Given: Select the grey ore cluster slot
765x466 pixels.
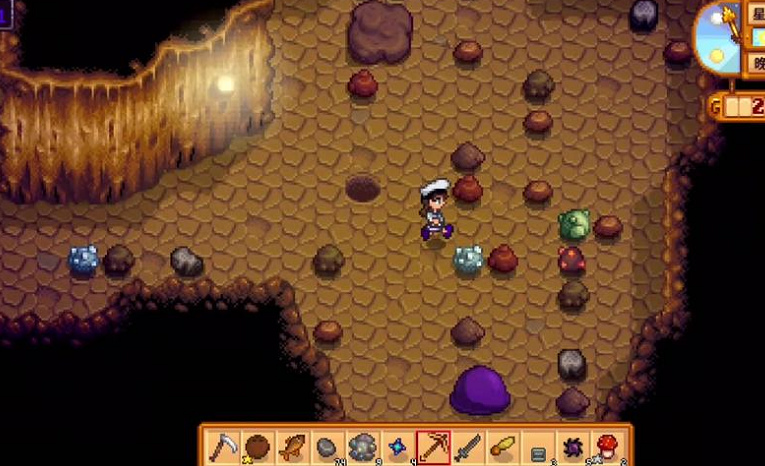Looking at the screenshot, I should (364, 446).
